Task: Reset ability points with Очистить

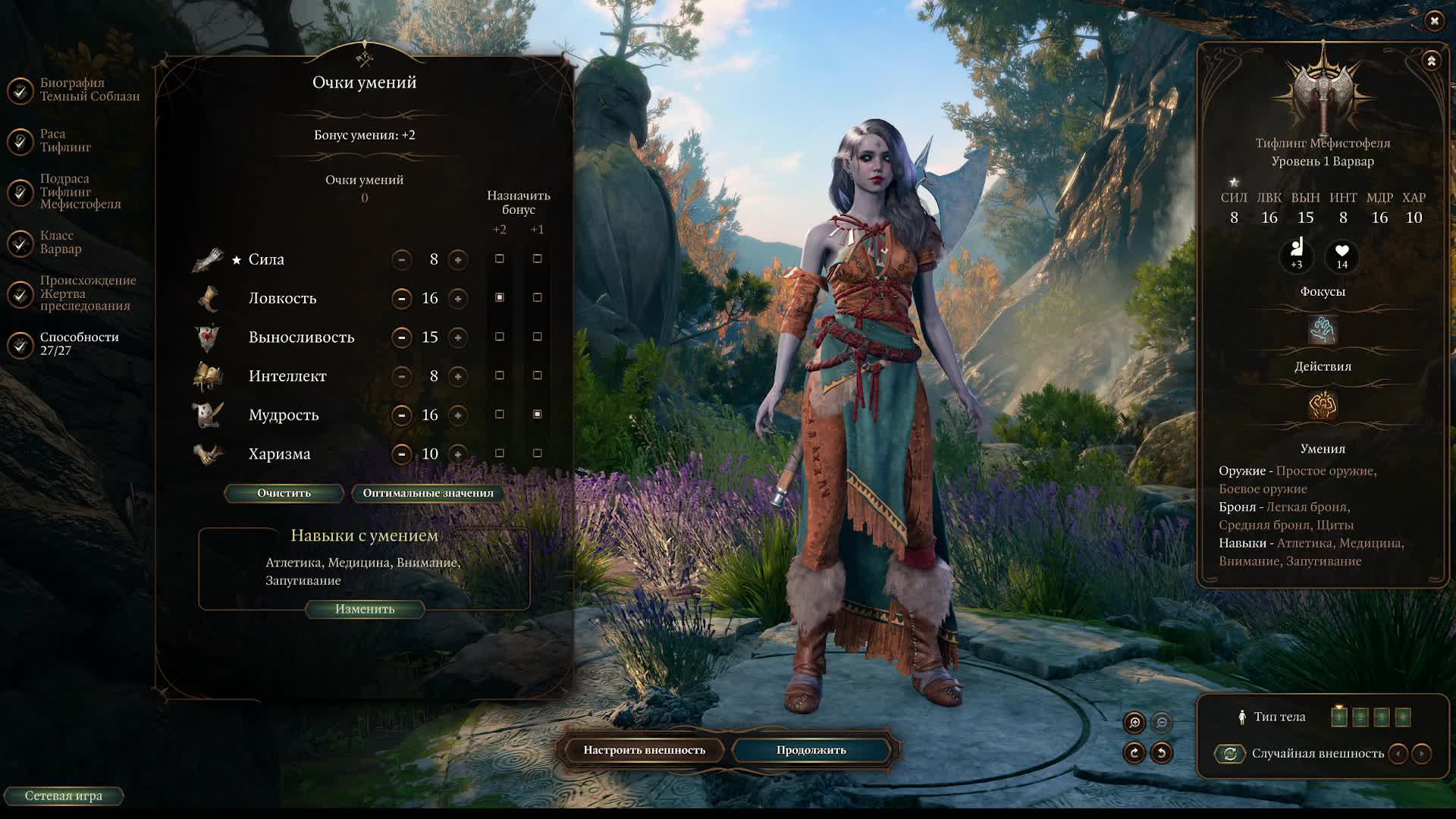Action: click(x=284, y=493)
